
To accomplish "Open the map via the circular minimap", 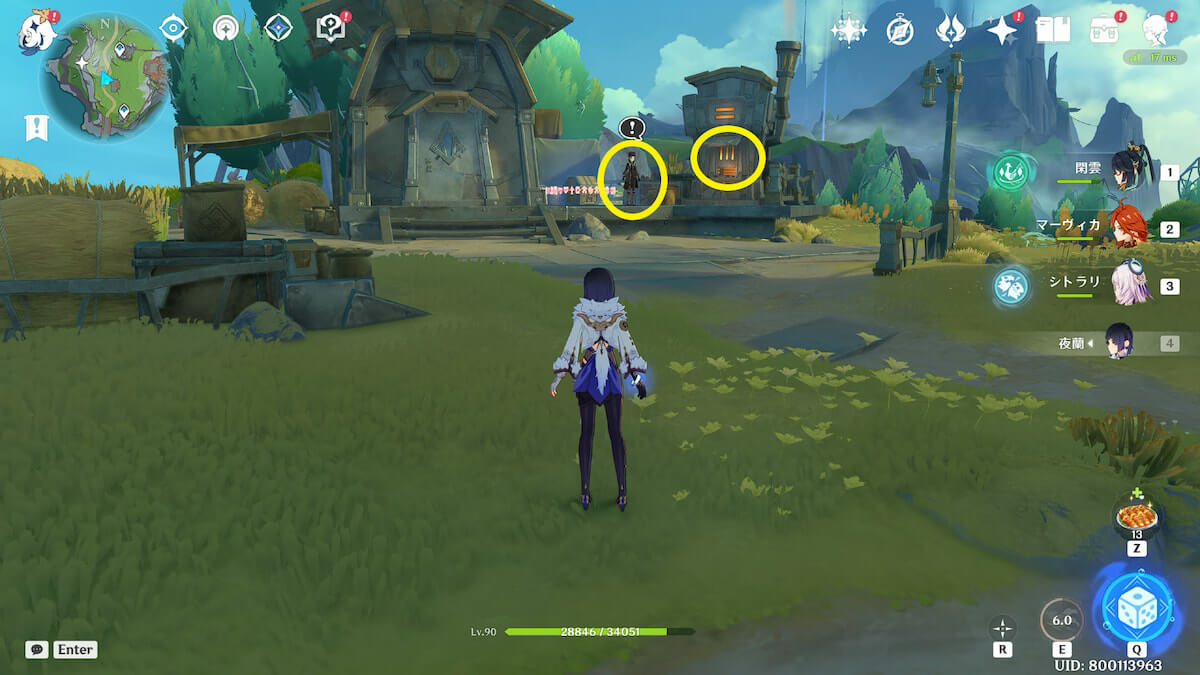I will (103, 76).
